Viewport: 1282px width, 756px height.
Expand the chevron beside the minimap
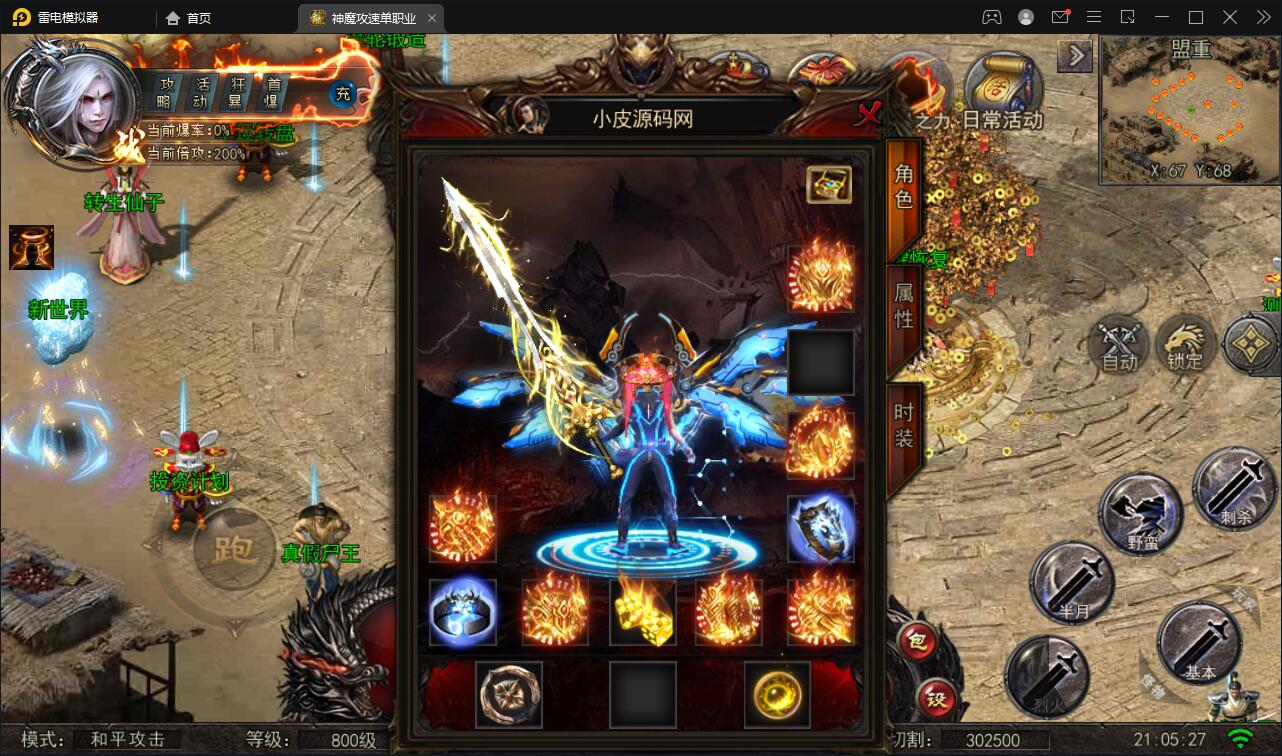[1075, 55]
